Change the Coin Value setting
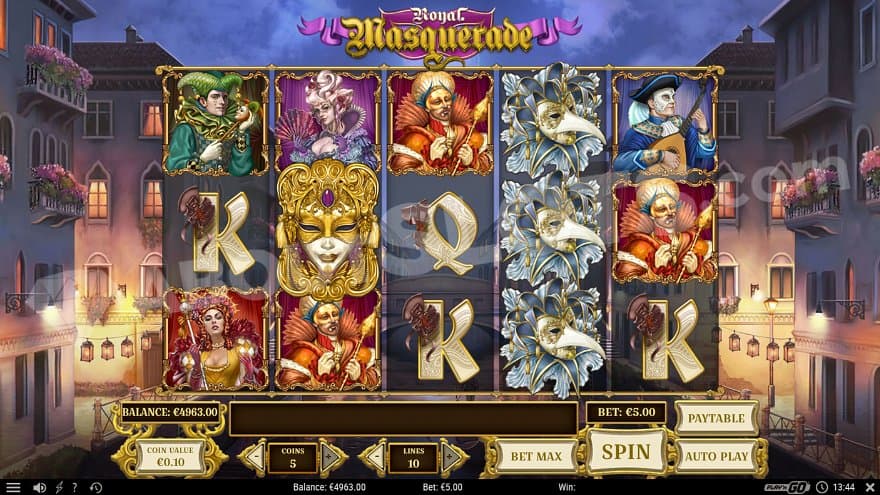 tap(168, 456)
